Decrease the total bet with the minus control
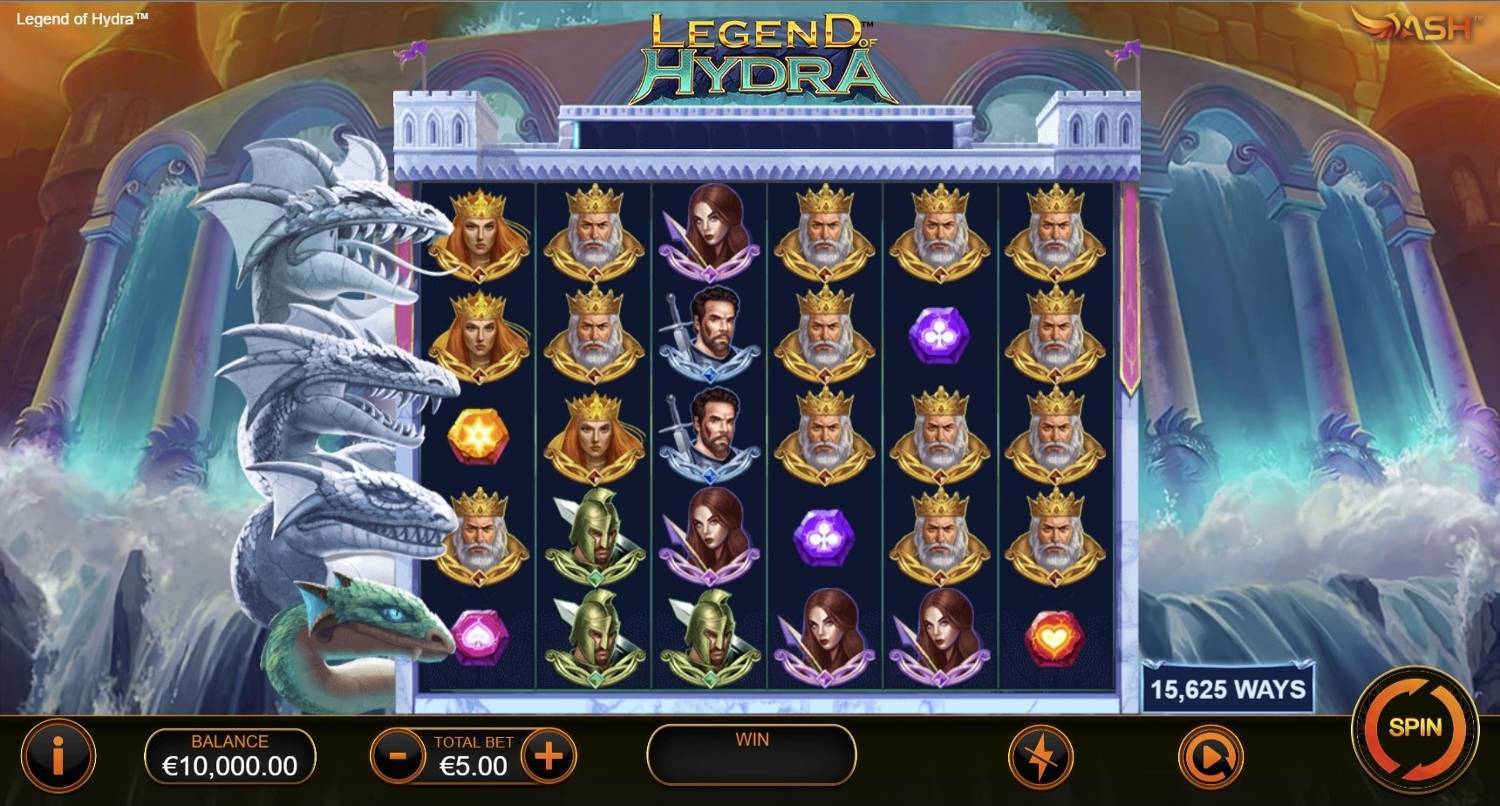 [x=395, y=757]
